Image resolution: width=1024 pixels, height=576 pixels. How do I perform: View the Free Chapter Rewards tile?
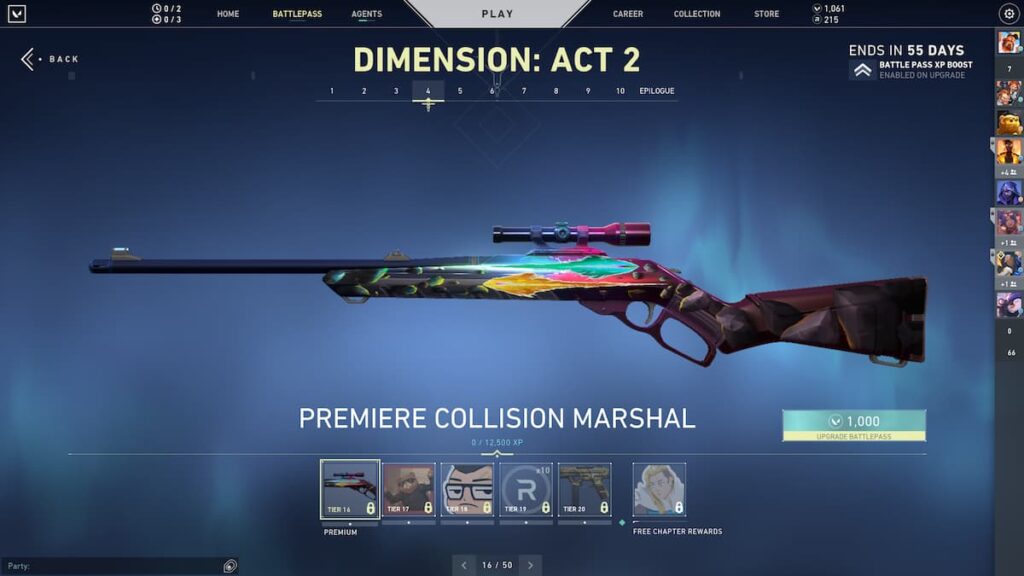pyautogui.click(x=659, y=489)
